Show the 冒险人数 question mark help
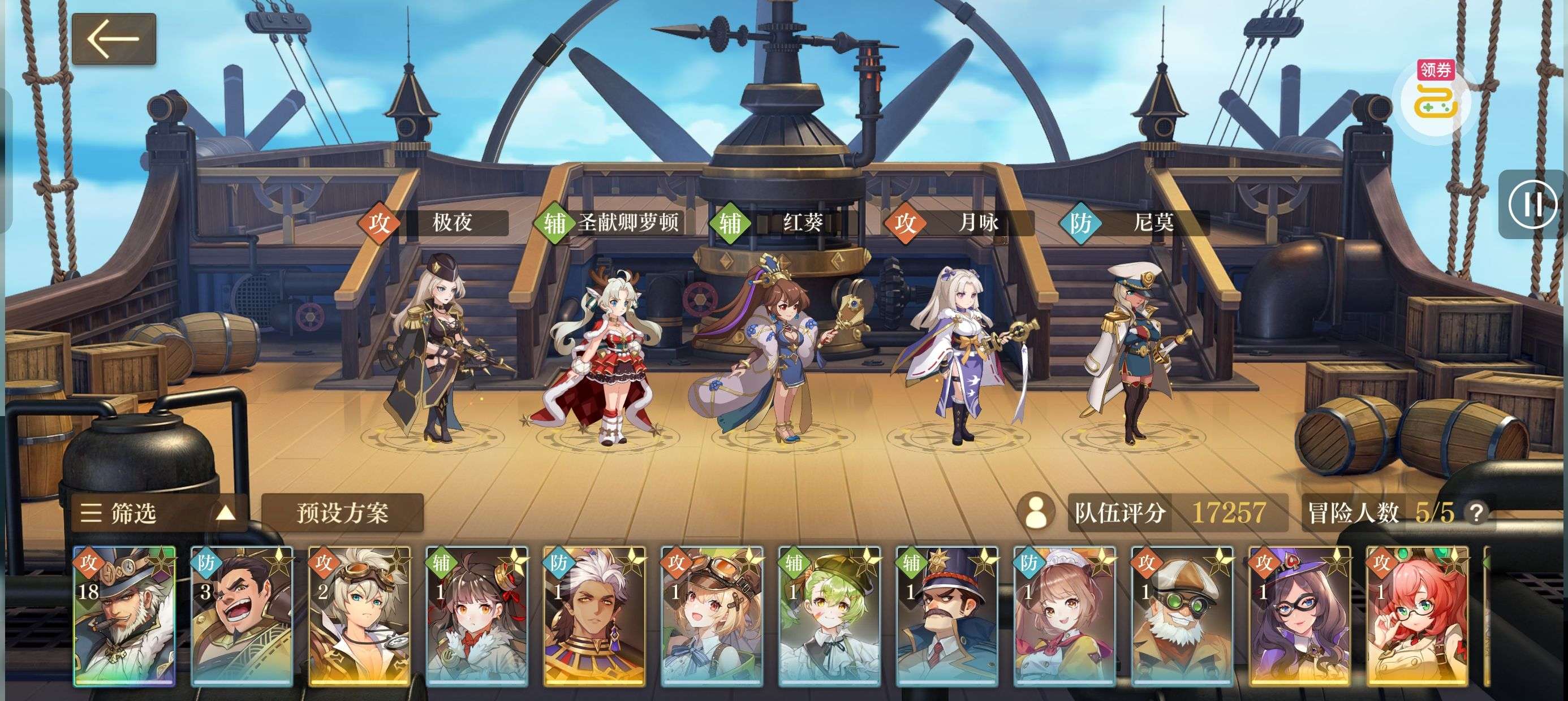 [1475, 513]
